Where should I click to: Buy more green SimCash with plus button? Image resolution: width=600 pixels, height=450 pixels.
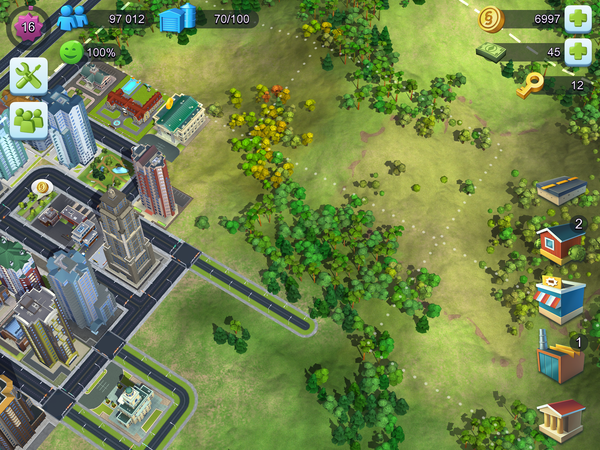[x=578, y=52]
